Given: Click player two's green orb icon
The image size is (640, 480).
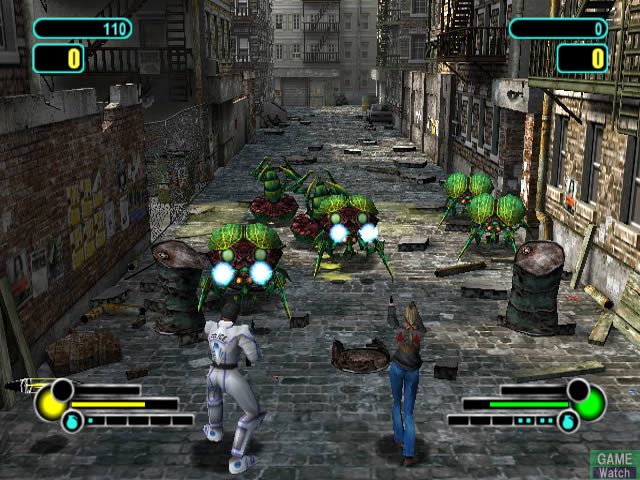Looking at the screenshot, I should click(589, 404).
